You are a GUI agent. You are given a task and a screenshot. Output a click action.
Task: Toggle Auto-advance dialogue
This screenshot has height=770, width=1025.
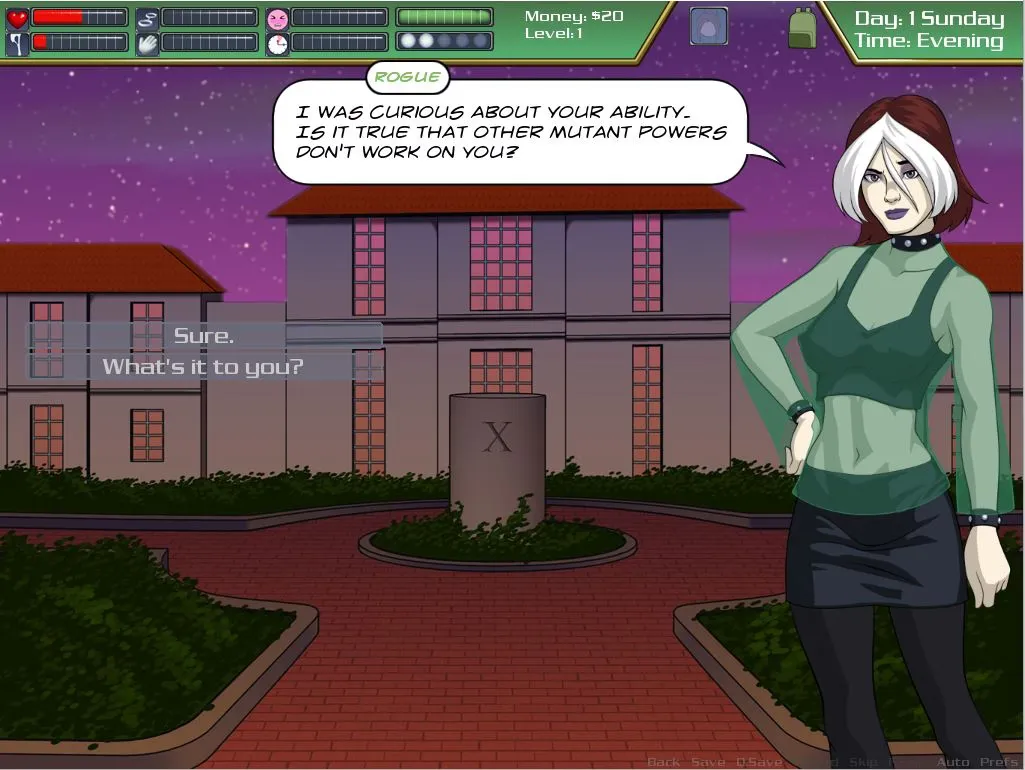coord(952,762)
